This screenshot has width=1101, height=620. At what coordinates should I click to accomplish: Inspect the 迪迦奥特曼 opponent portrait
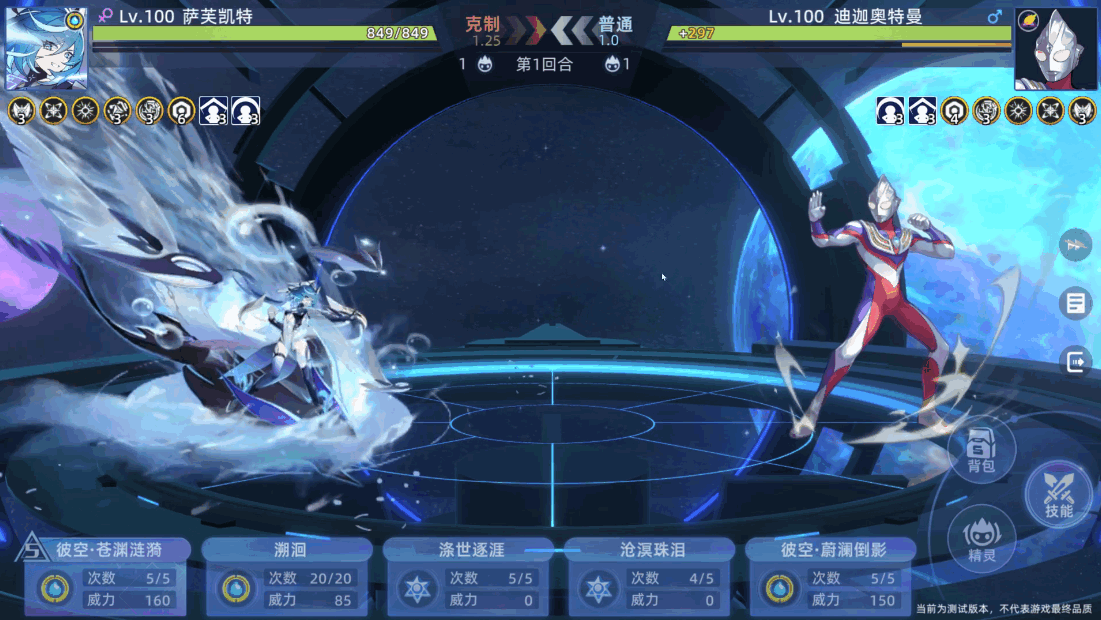(x=1055, y=48)
